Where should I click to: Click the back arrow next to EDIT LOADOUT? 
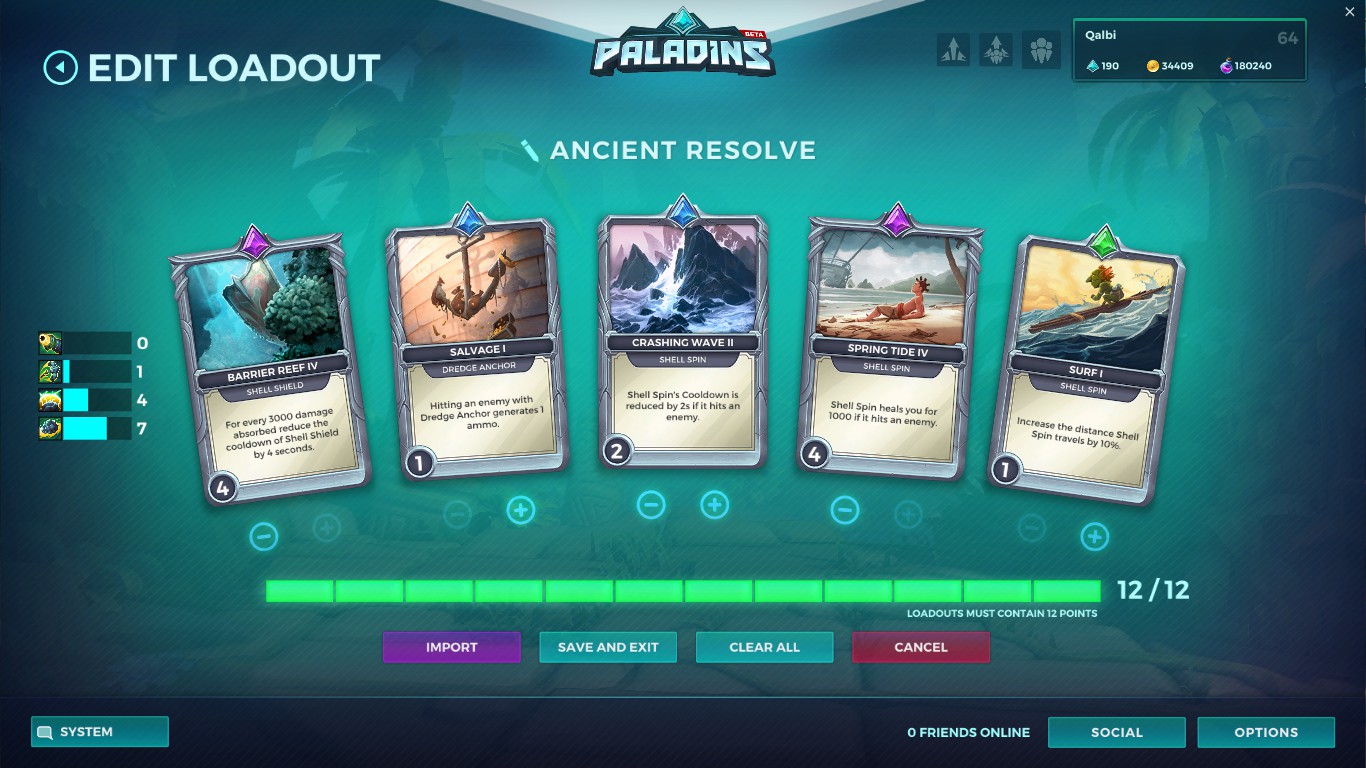pyautogui.click(x=61, y=67)
